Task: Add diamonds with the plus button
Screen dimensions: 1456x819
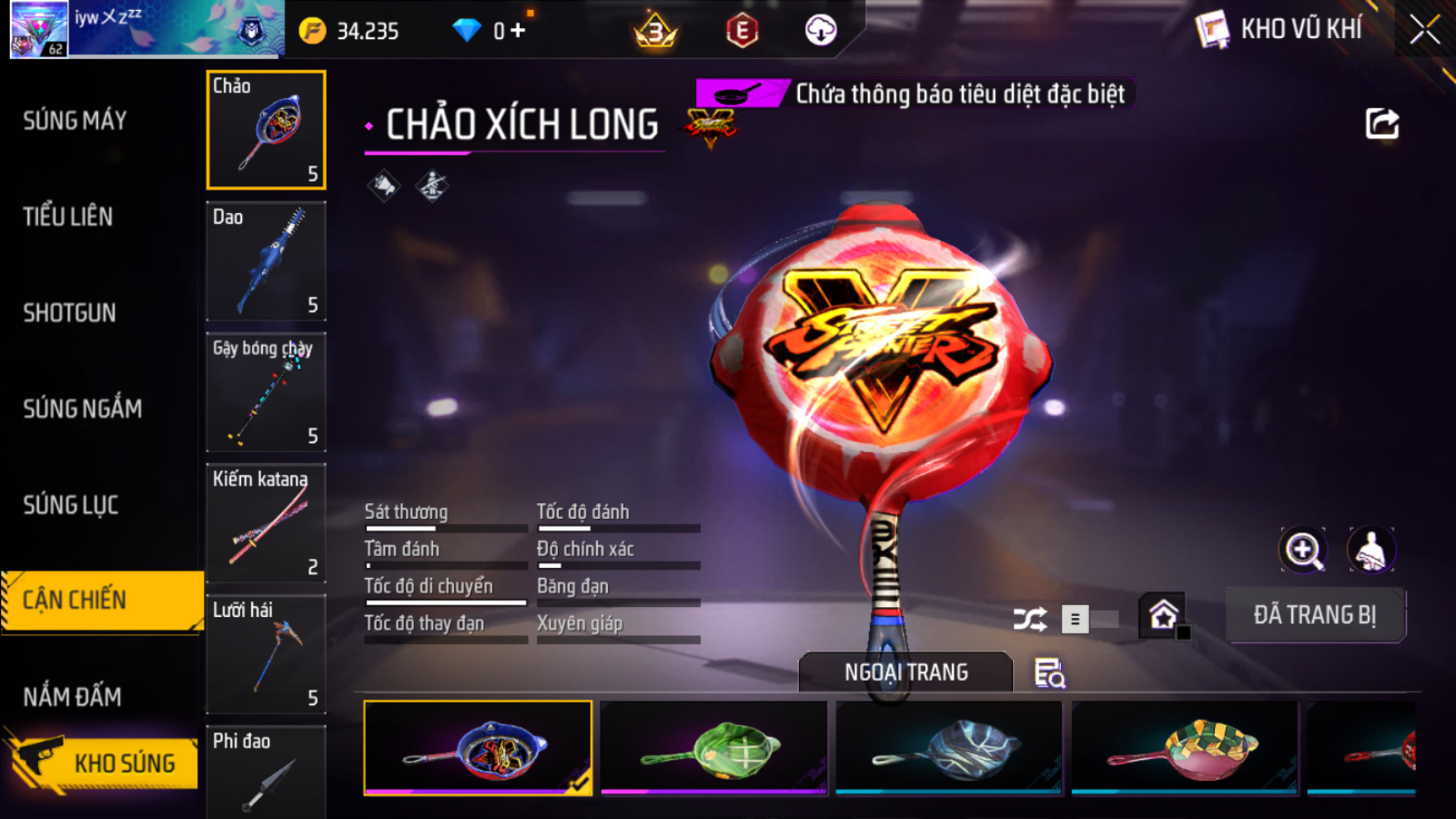Action: coord(518,31)
